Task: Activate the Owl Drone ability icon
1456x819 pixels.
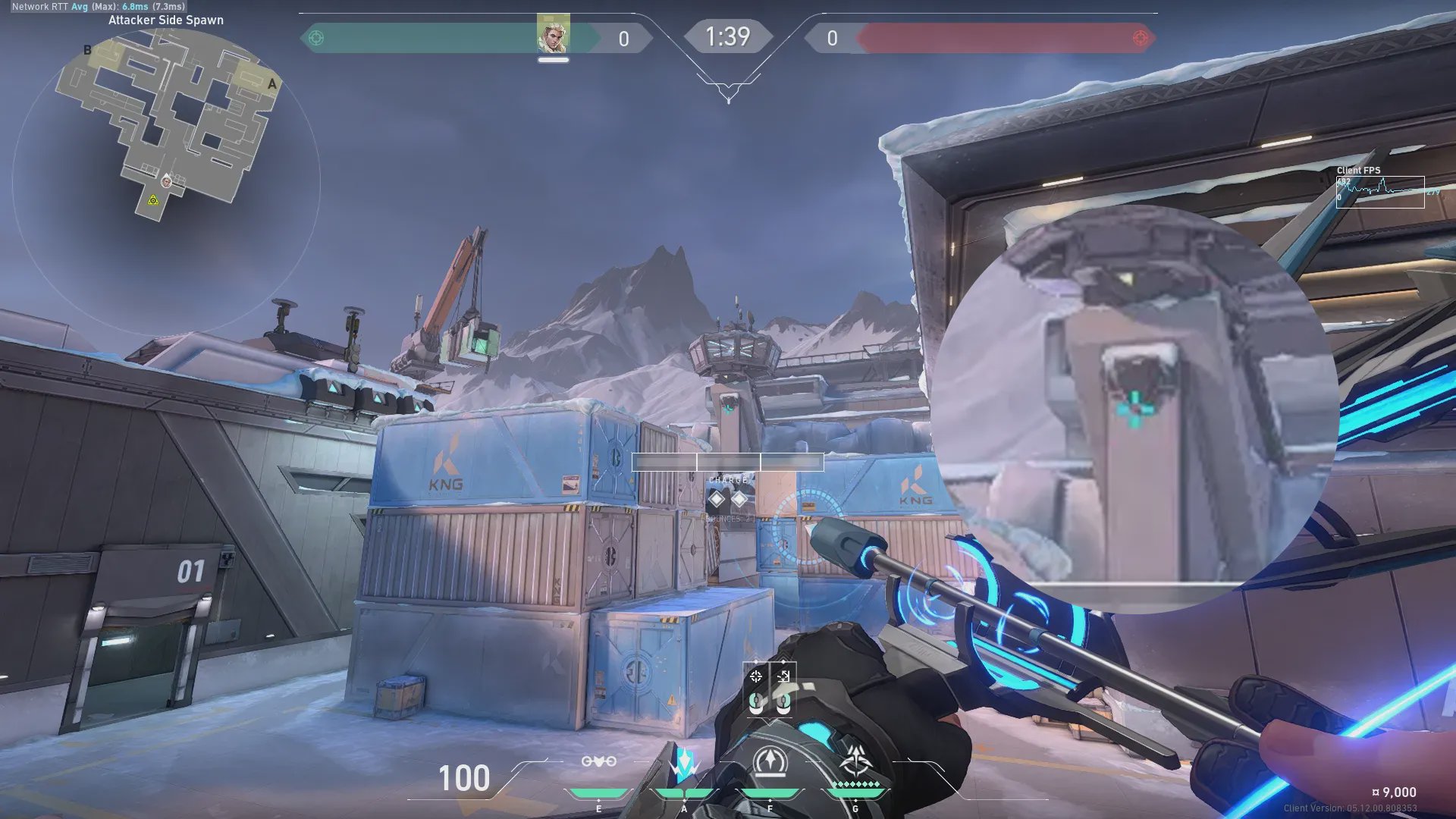Action: point(598,761)
